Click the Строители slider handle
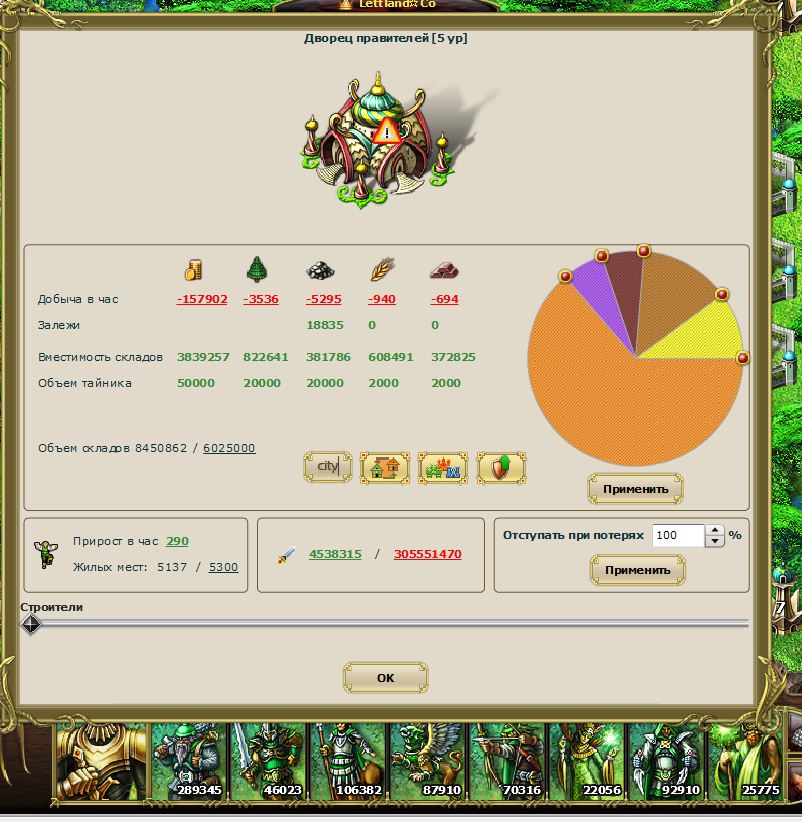Image resolution: width=802 pixels, height=822 pixels. pos(31,624)
